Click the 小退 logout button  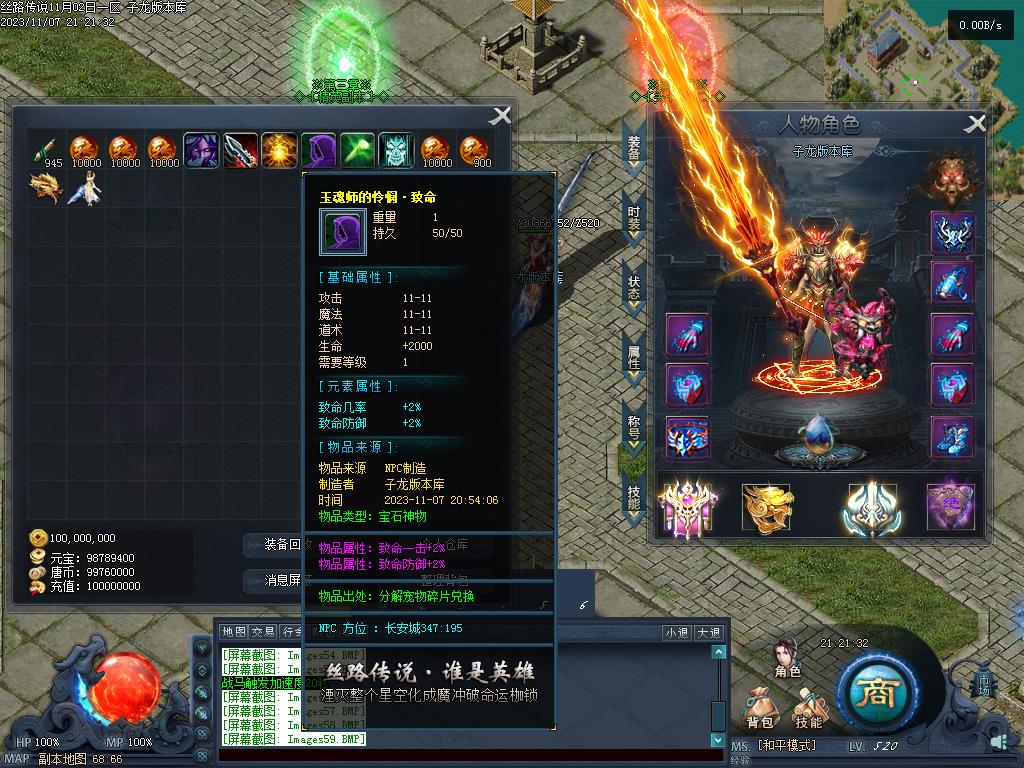click(677, 632)
